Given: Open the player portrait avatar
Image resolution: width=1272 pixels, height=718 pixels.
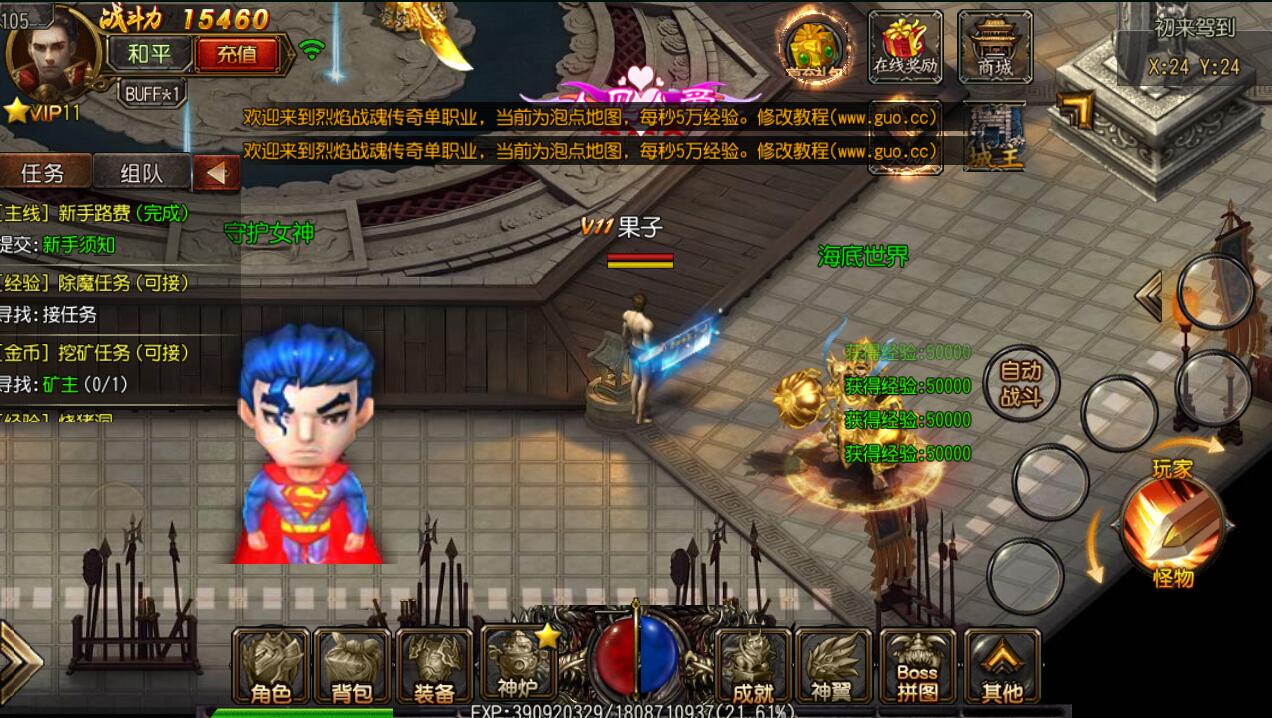Looking at the screenshot, I should tap(52, 52).
